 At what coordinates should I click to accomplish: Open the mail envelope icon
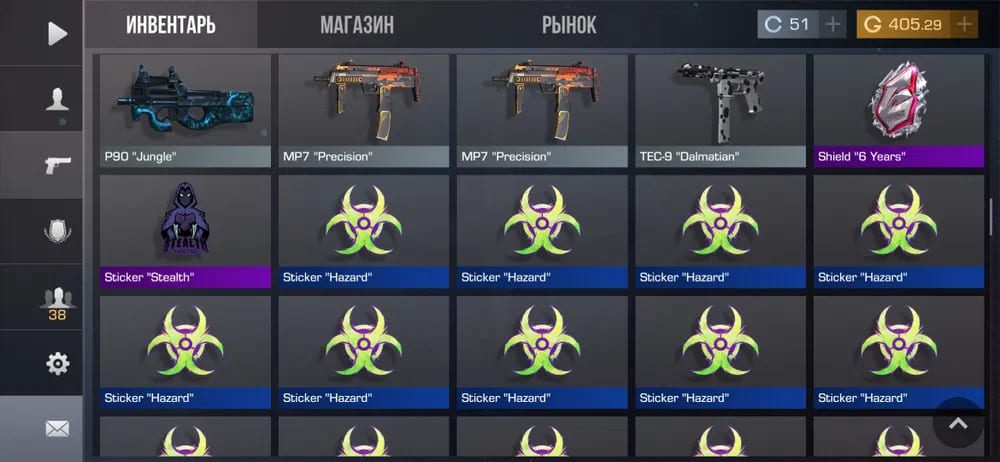tap(57, 429)
